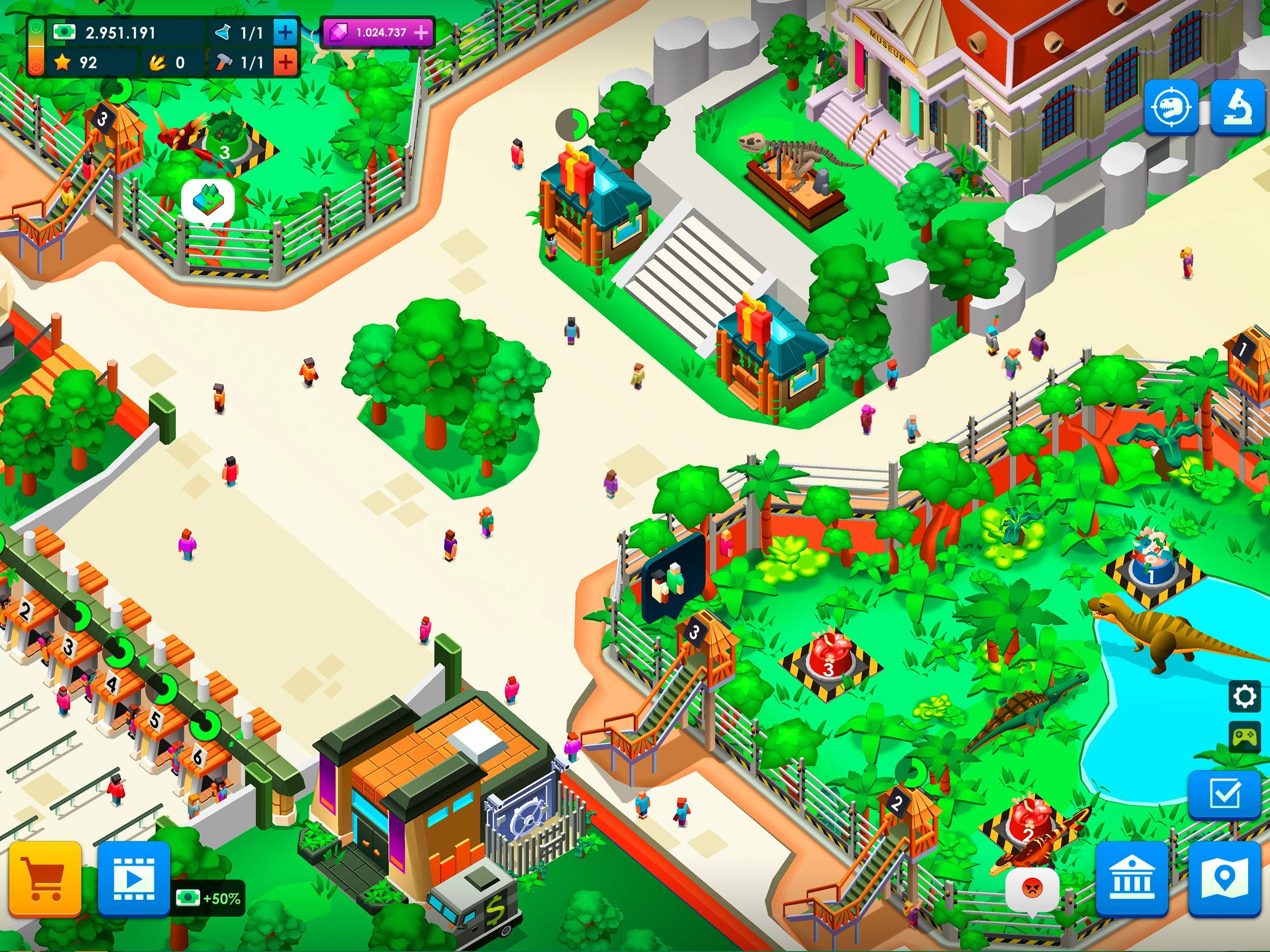Screen dimensions: 1270x952
Task: Open the bank building menu
Action: coord(1131,878)
